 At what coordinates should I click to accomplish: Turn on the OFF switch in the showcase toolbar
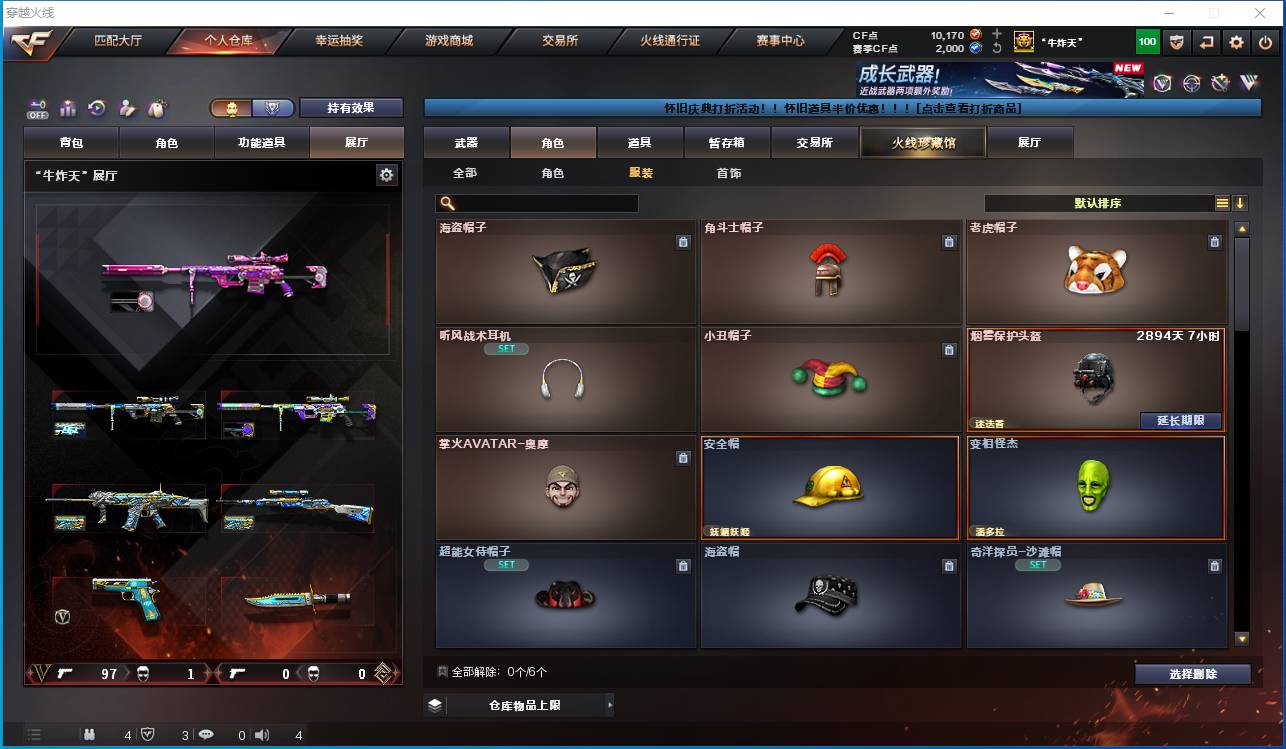37,107
